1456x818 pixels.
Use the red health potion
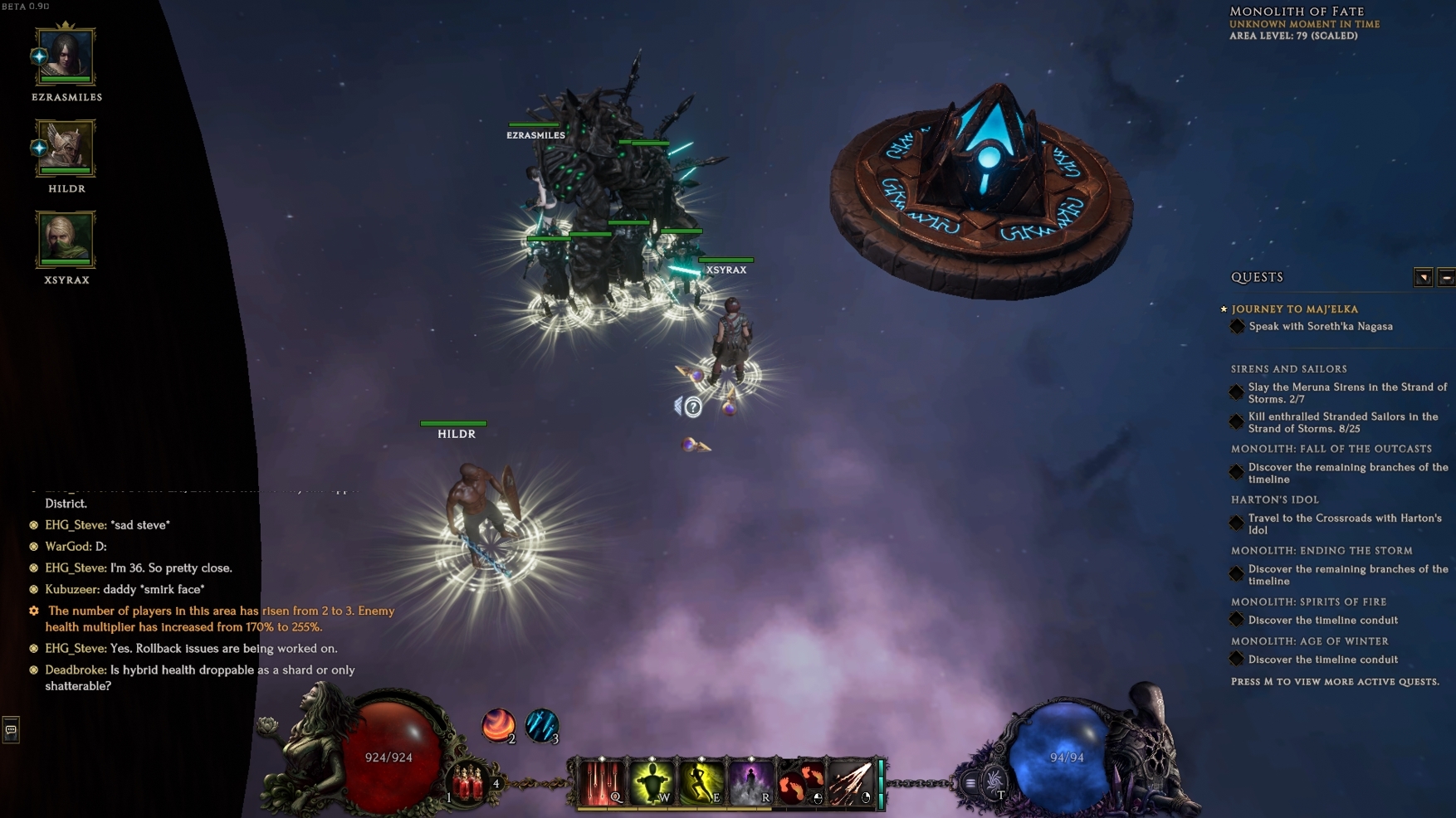[x=467, y=783]
